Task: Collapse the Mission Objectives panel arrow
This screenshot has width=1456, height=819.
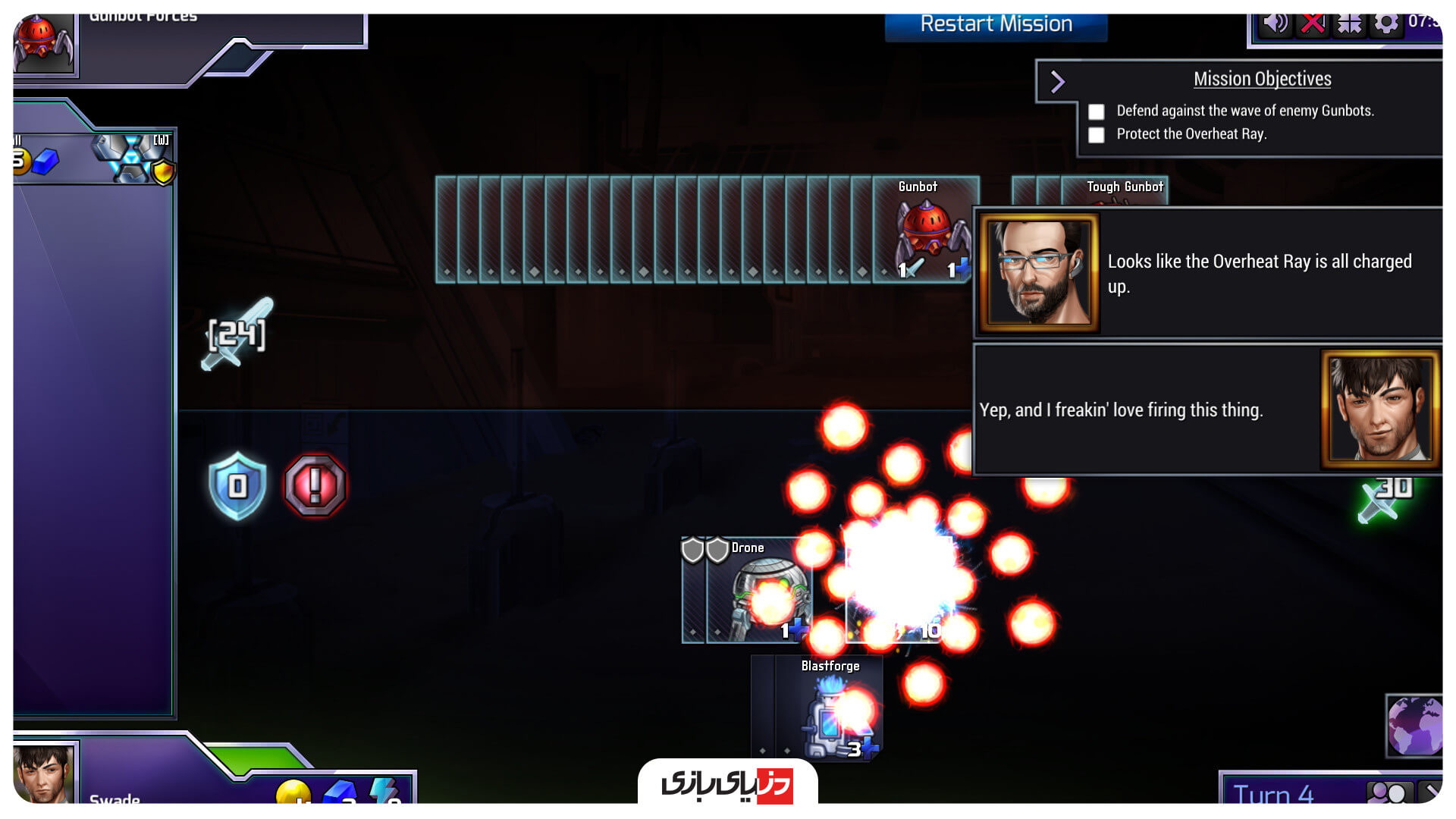Action: coord(1058,81)
